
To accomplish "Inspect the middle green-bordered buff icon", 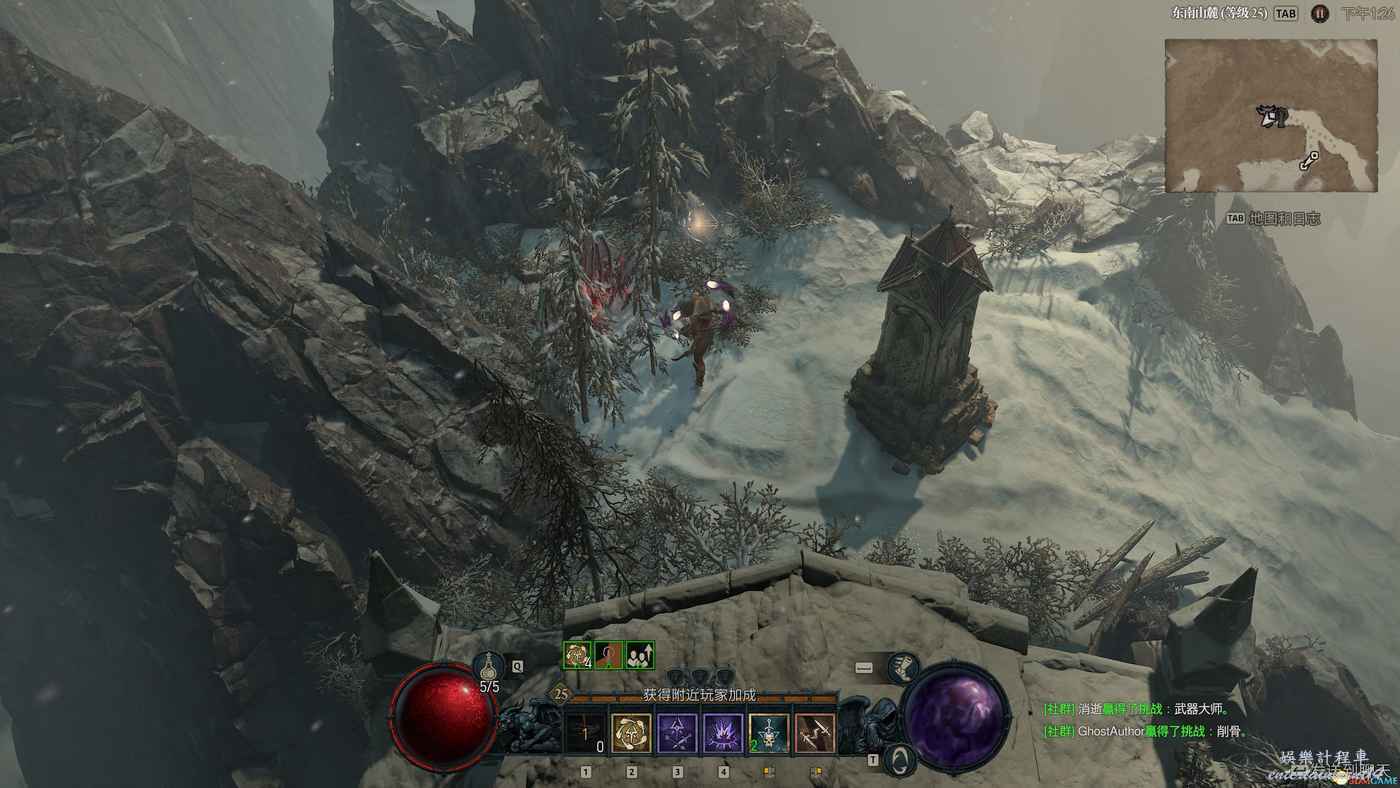I will tap(609, 655).
